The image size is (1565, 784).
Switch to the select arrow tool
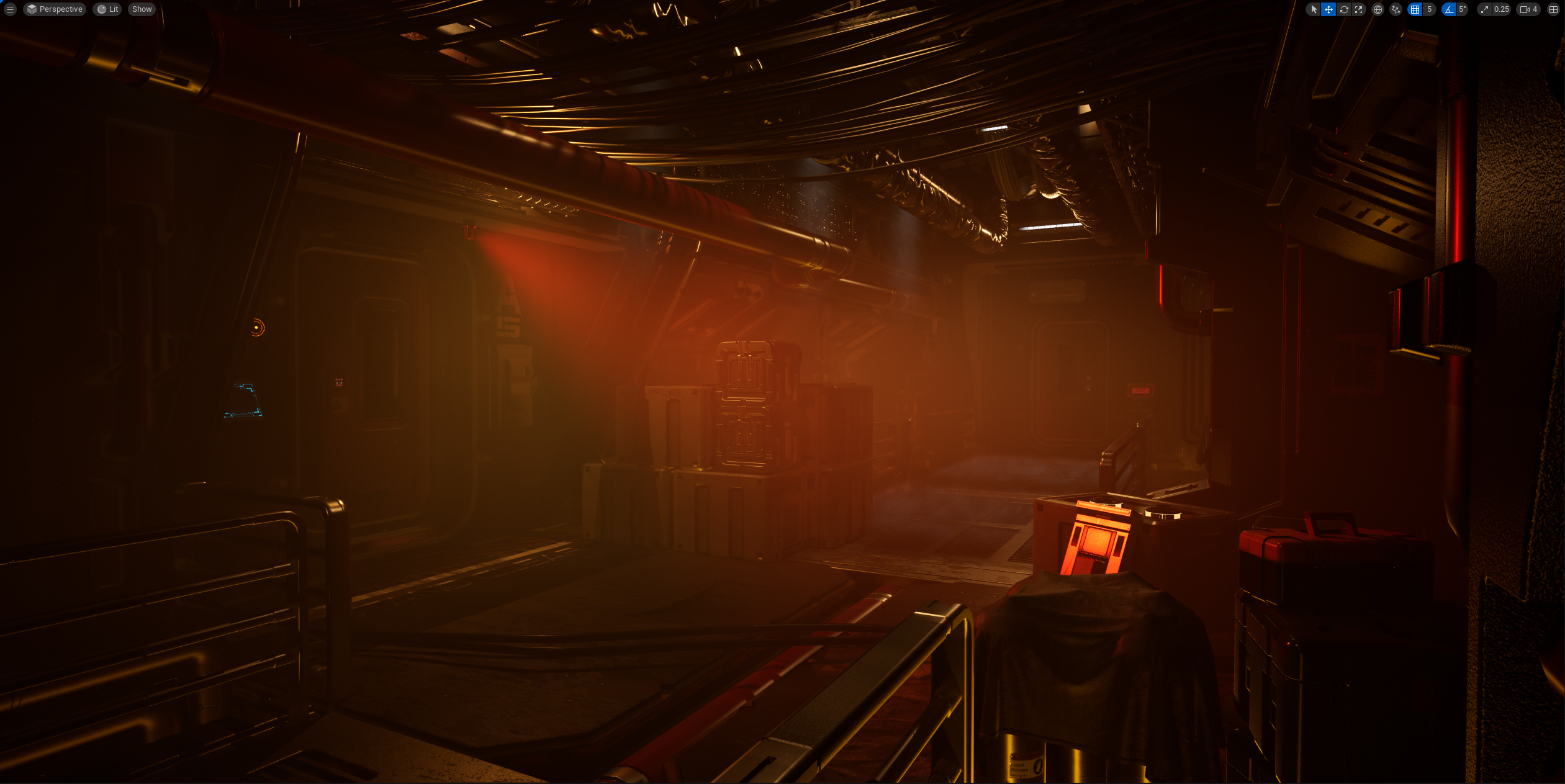[x=1314, y=9]
